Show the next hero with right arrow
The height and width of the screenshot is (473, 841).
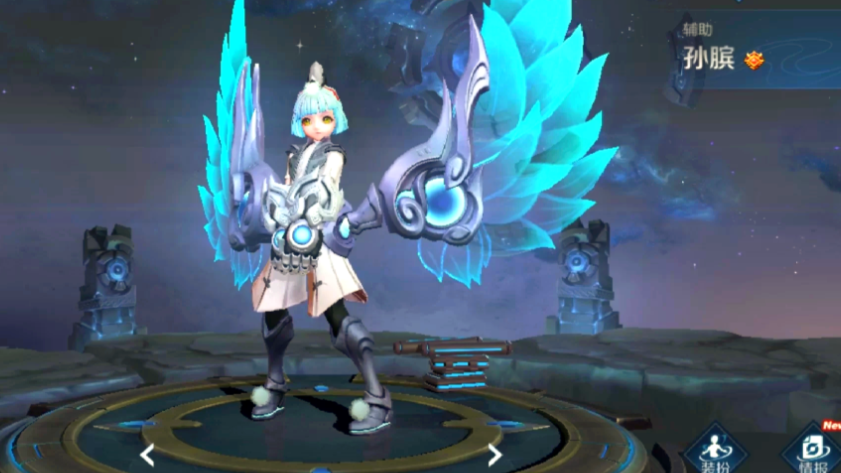(x=494, y=455)
